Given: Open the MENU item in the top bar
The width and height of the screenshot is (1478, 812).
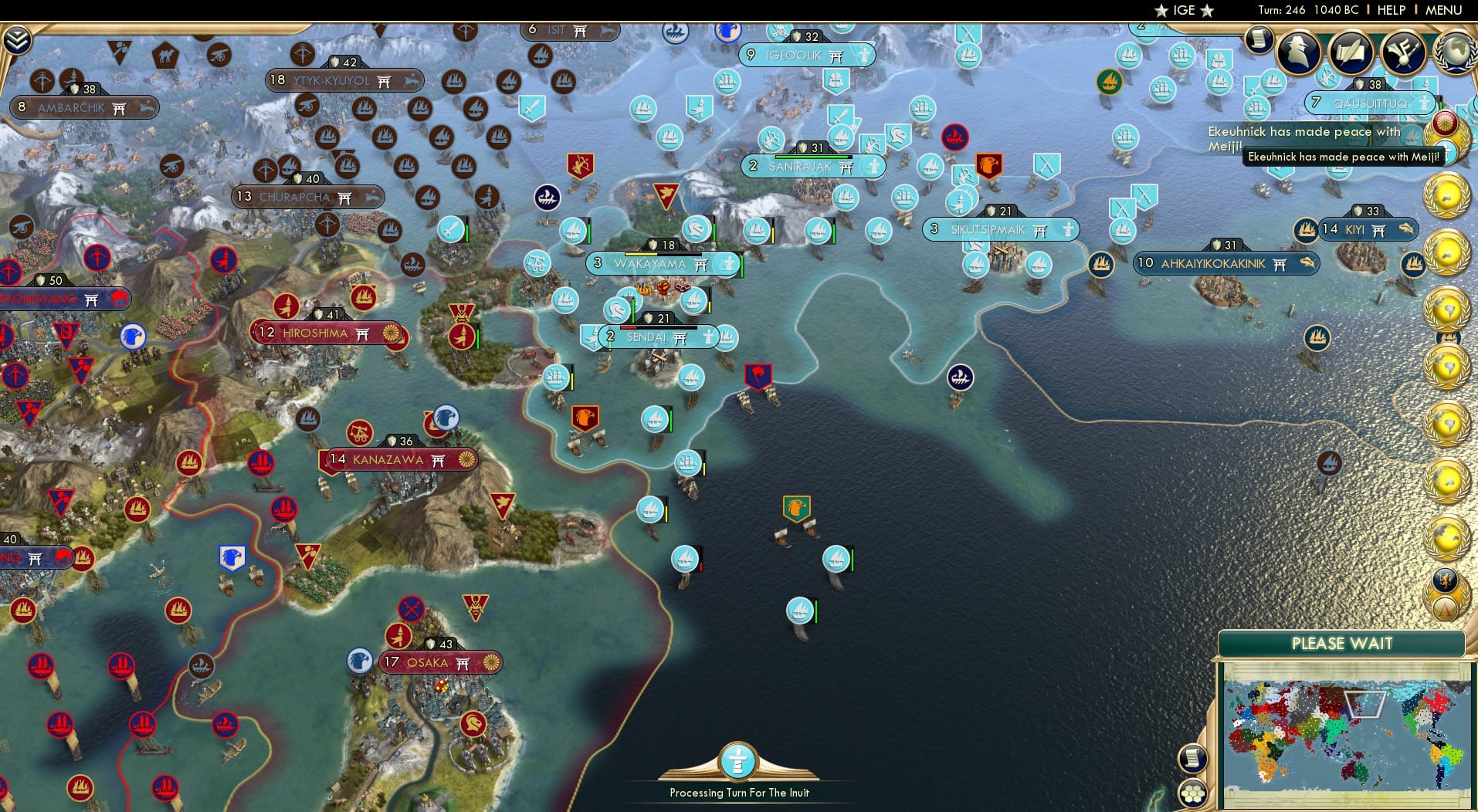Looking at the screenshot, I should (1444, 10).
